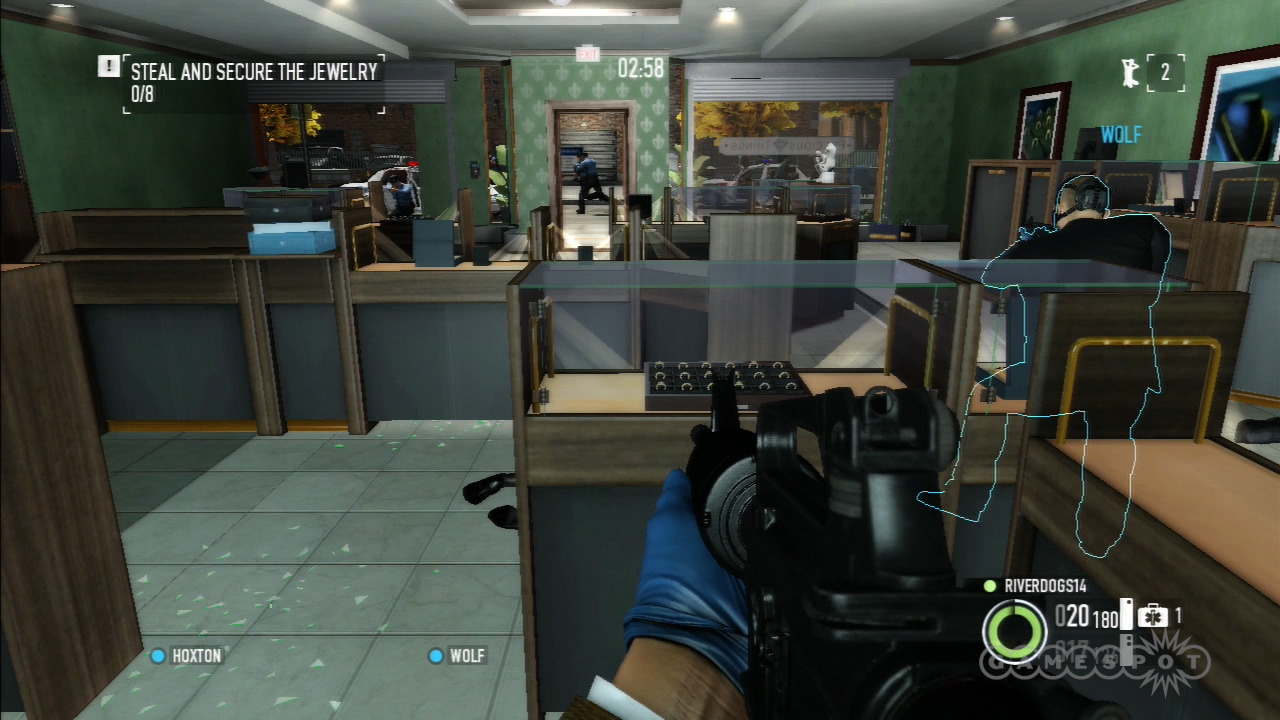Click the objective exclamation mark icon
The image size is (1280, 720).
109,67
